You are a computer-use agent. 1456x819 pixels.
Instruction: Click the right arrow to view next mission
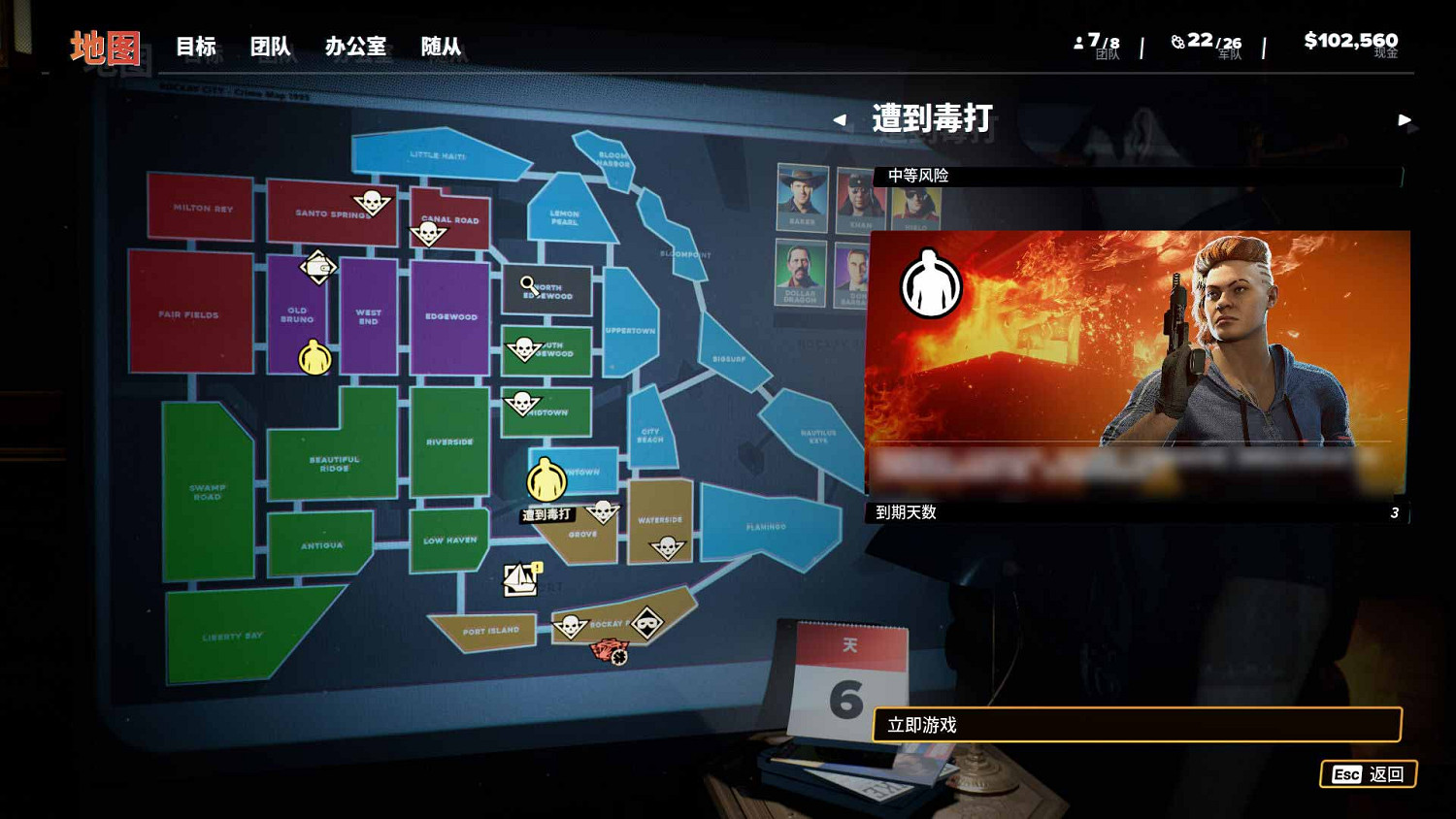1406,119
